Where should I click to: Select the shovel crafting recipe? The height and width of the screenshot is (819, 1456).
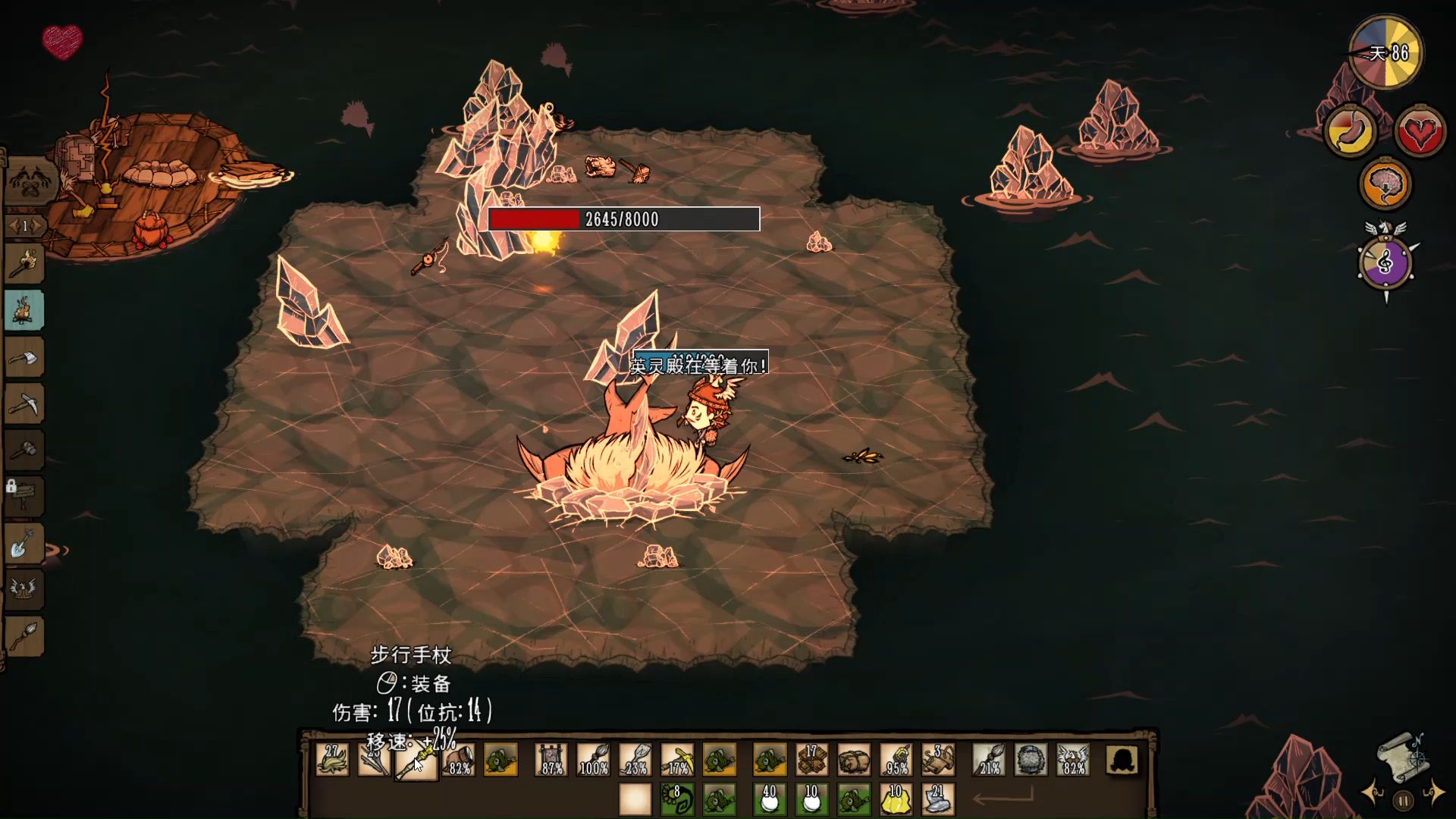[24, 543]
